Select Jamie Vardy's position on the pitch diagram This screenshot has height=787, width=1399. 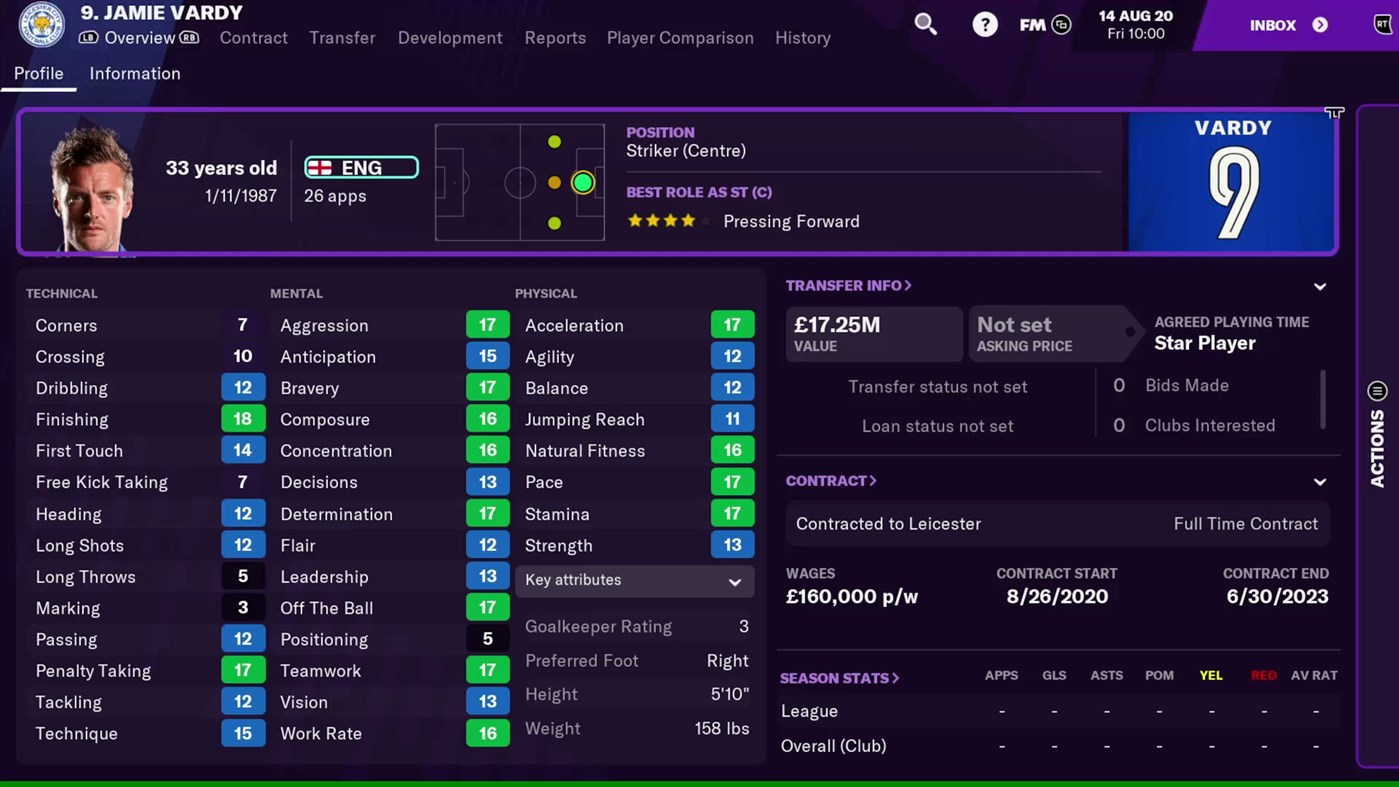coord(583,182)
